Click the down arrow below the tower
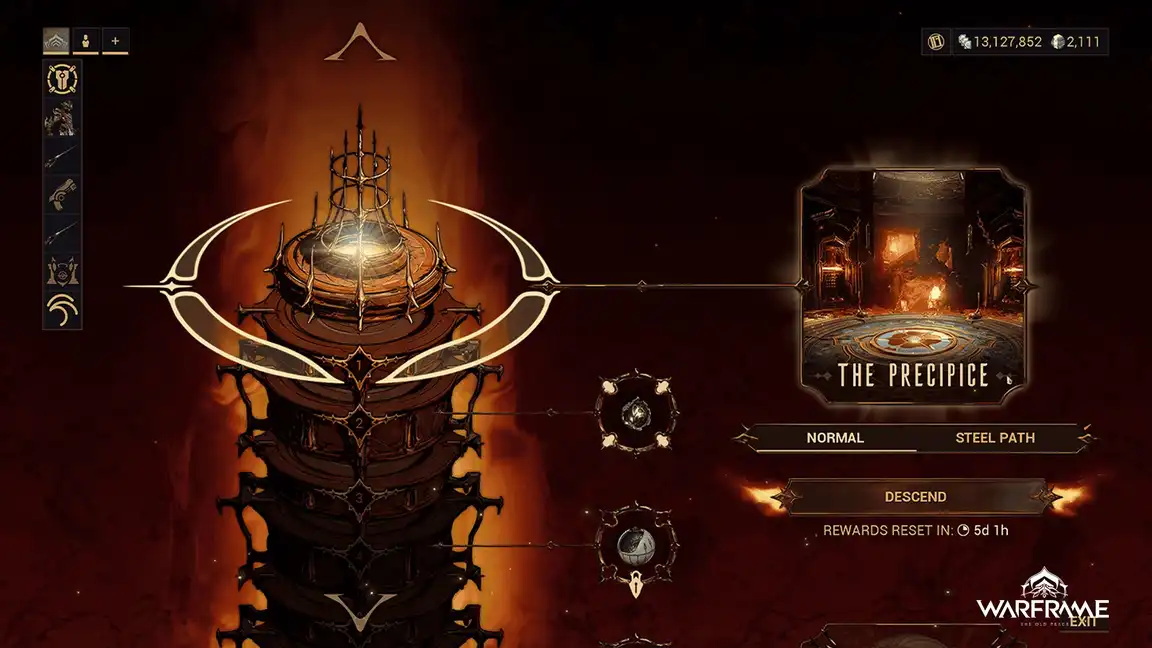This screenshot has width=1152, height=648. pos(360,606)
